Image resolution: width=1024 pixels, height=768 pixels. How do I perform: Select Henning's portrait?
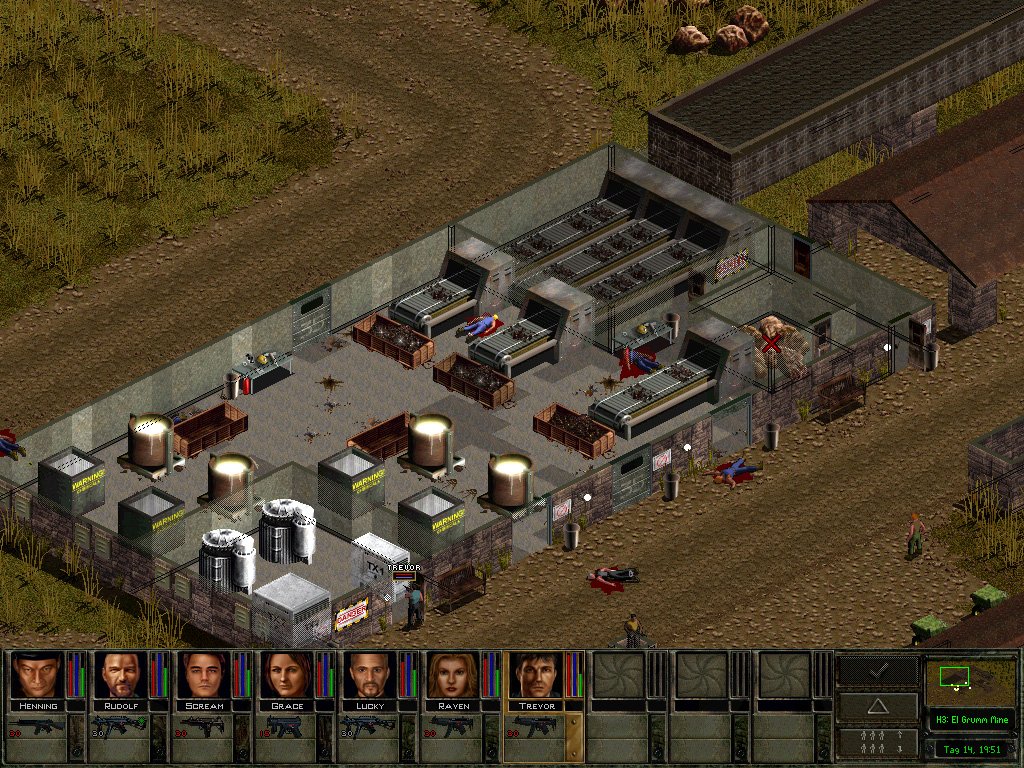tap(36, 675)
